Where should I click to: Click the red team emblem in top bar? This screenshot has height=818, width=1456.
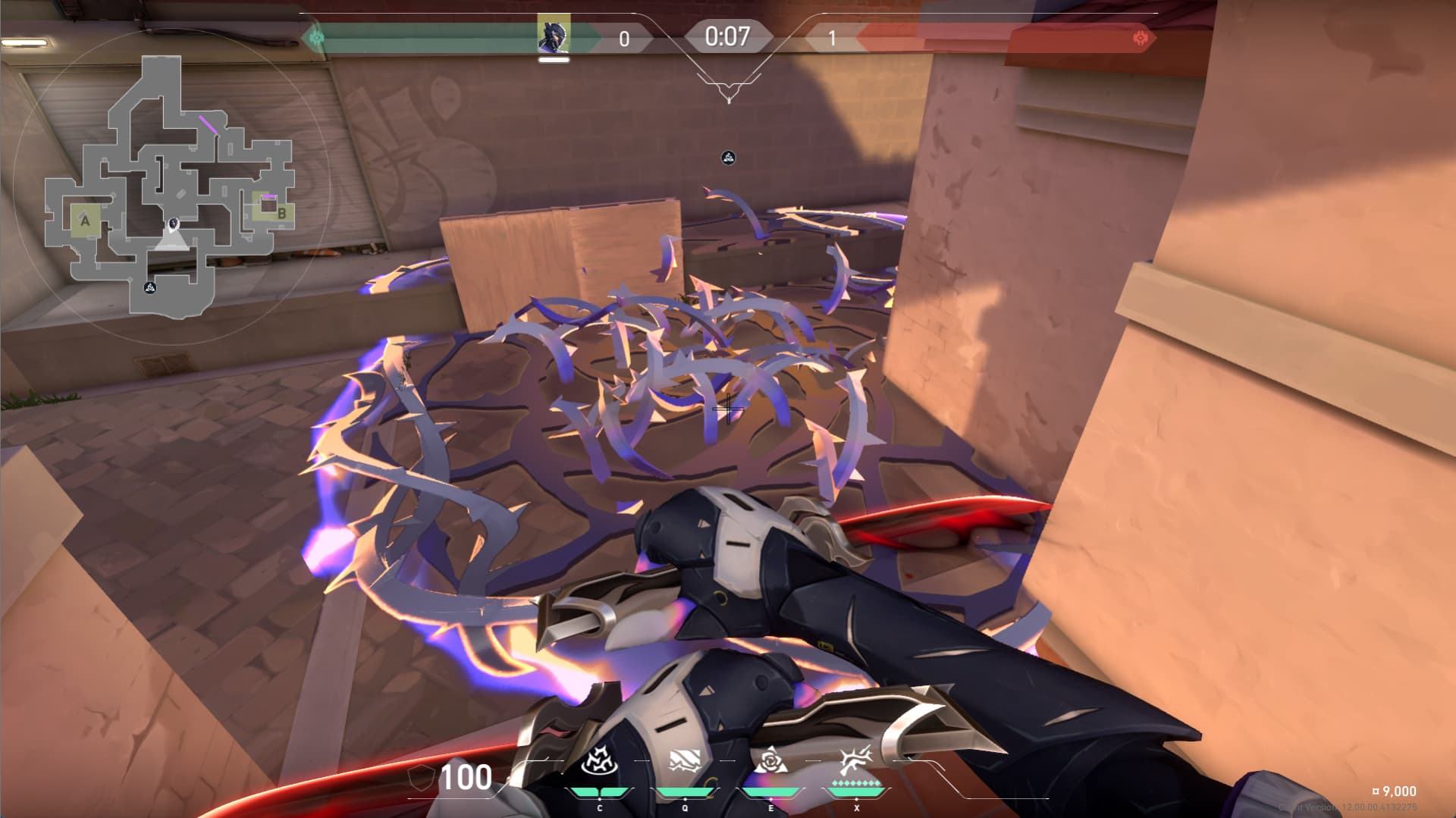click(1139, 38)
